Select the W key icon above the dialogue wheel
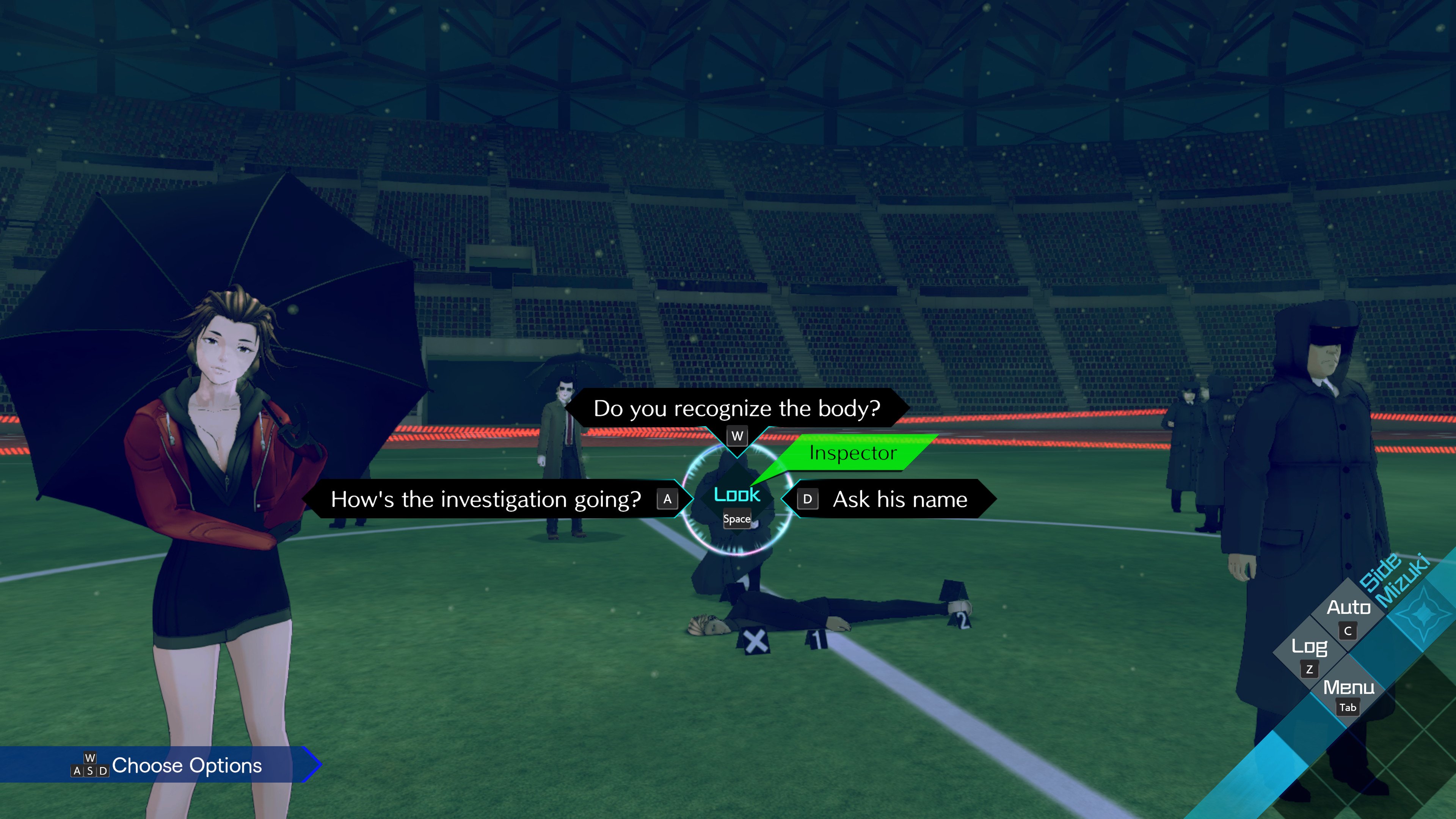 [x=736, y=436]
